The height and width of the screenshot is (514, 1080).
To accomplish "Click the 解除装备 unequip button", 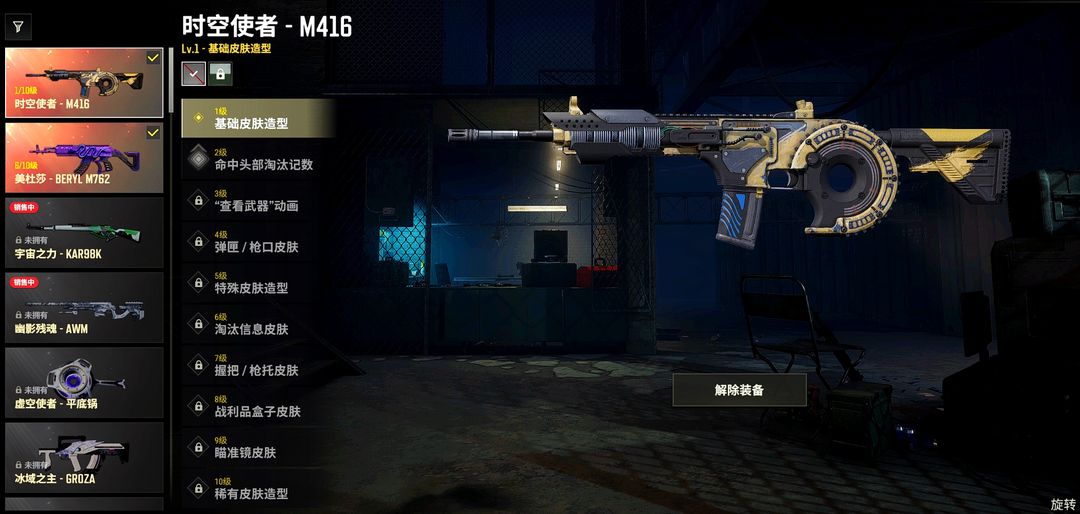I will (x=739, y=390).
